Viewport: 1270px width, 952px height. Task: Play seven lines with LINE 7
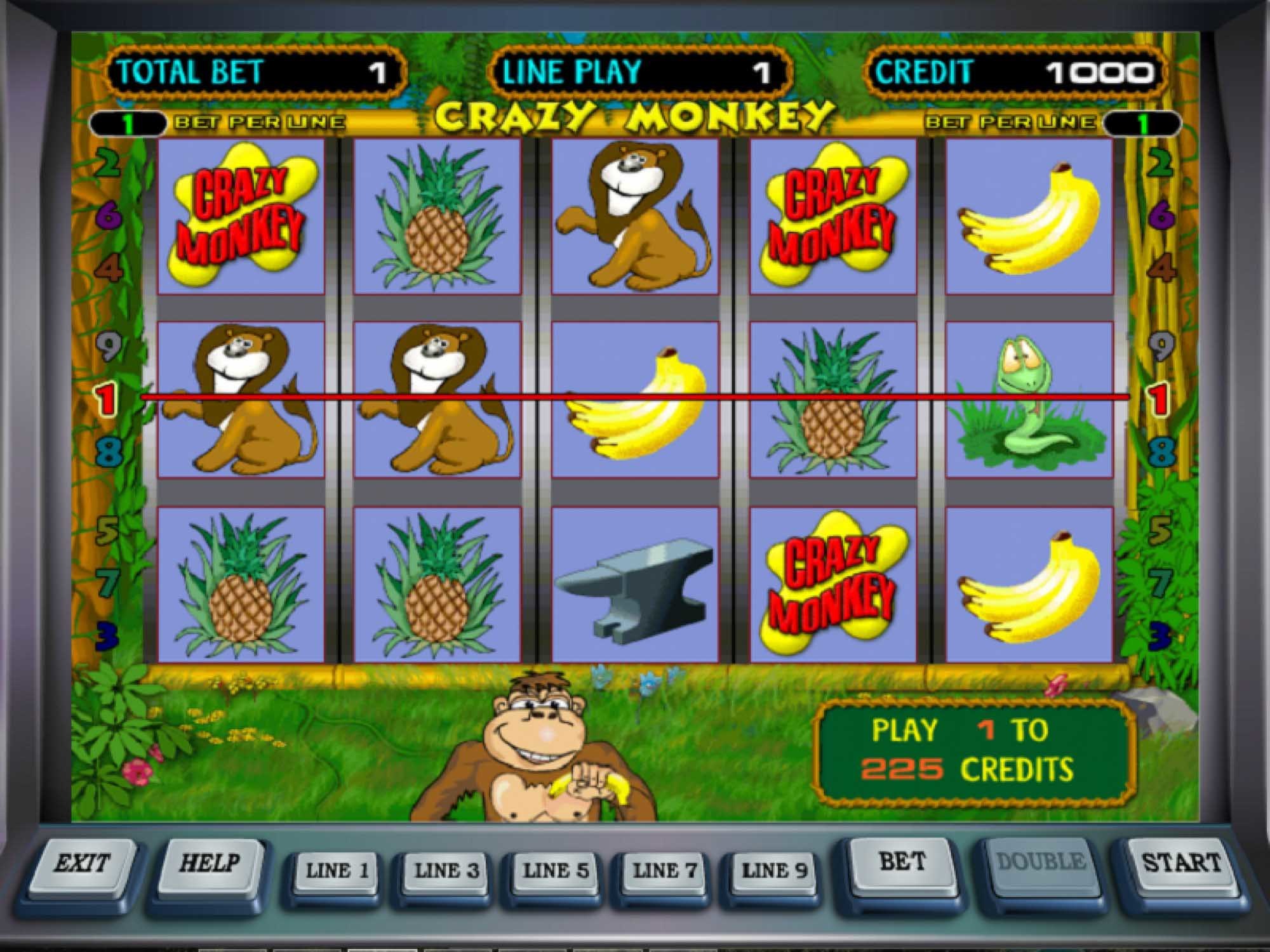pos(665,871)
